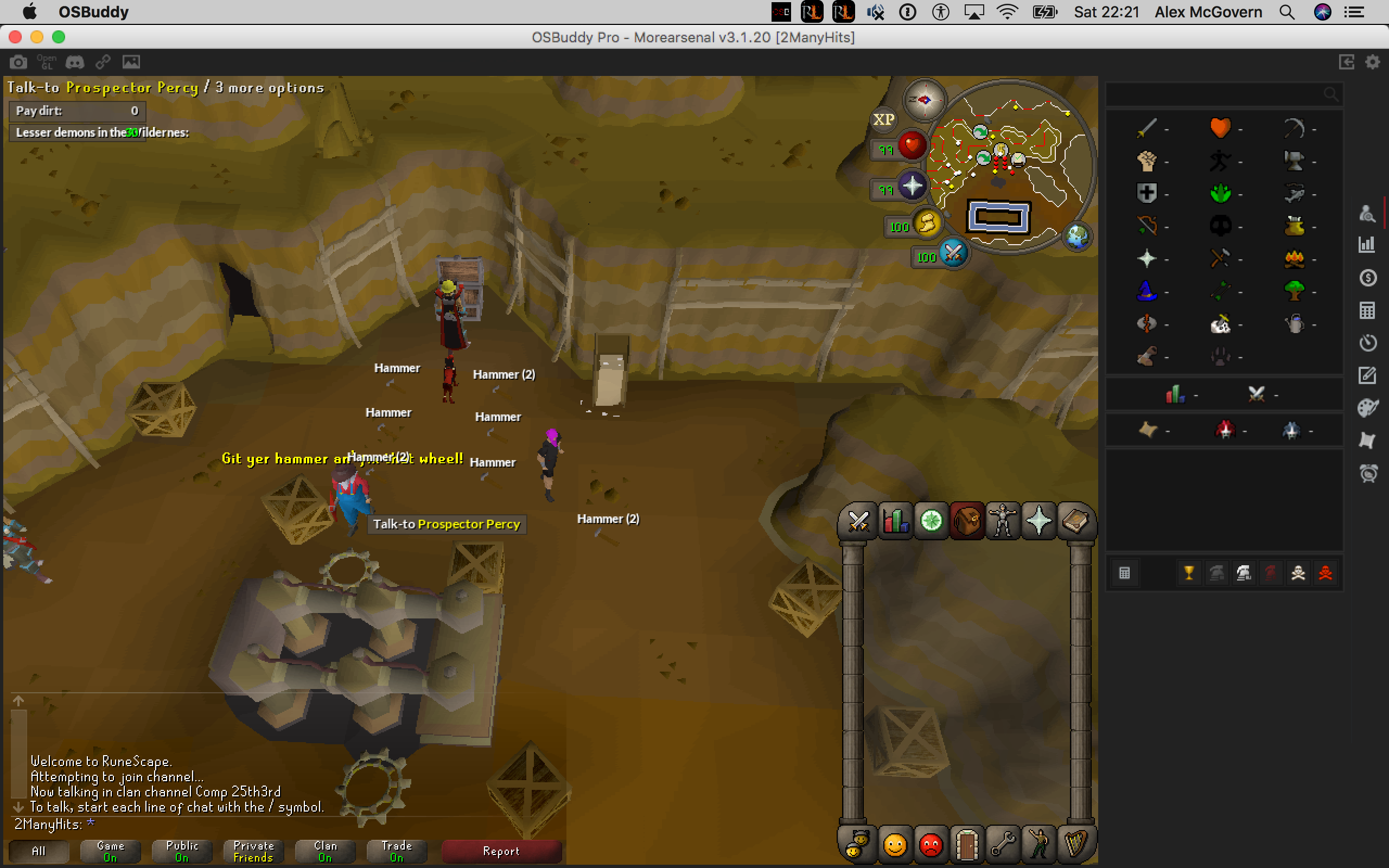Open the notes tool pencil icon
The height and width of the screenshot is (868, 1389).
point(1368,375)
